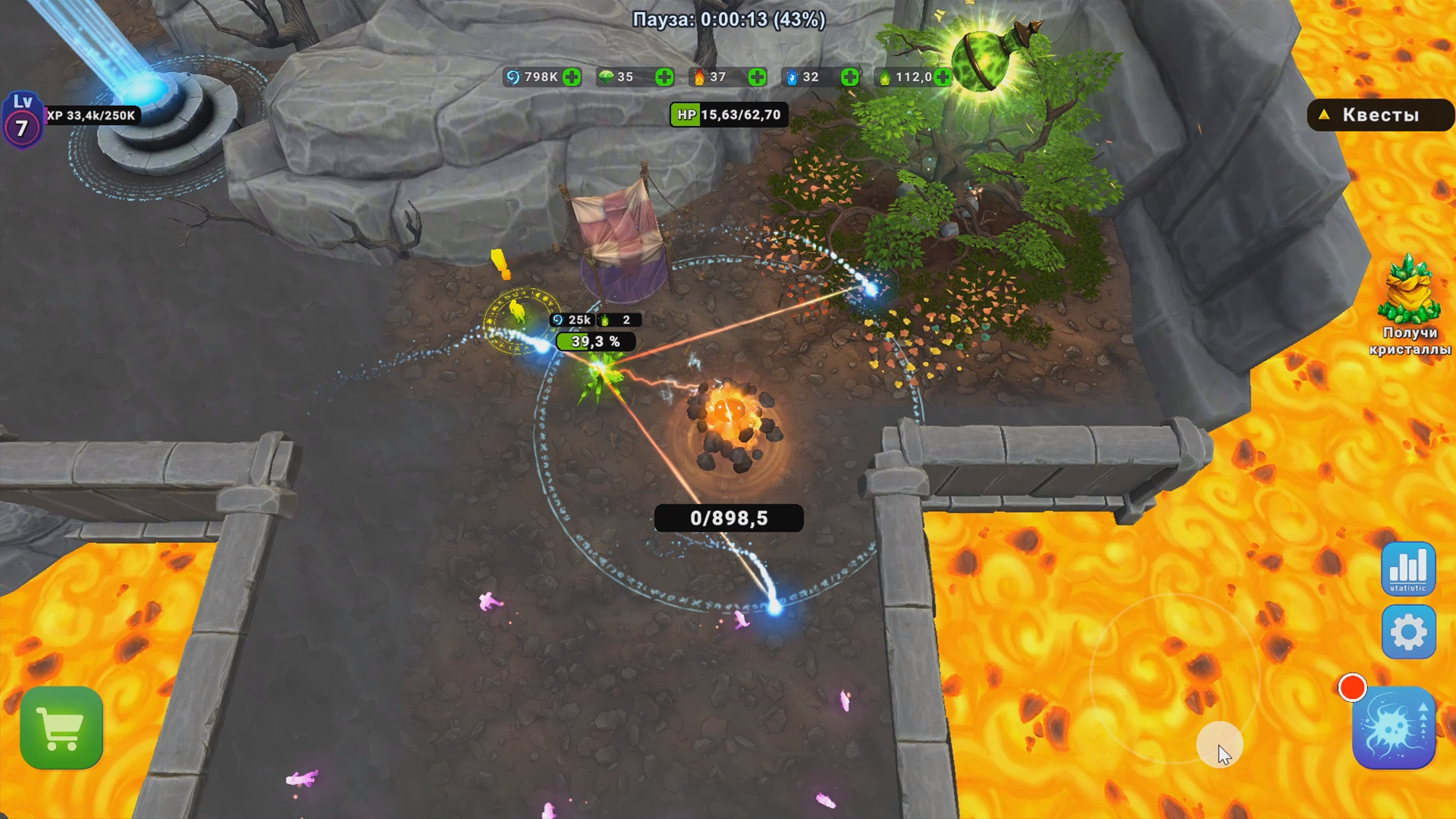Image resolution: width=1456 pixels, height=819 pixels.
Task: Click the plus beside the blue potion counter
Action: point(848,77)
